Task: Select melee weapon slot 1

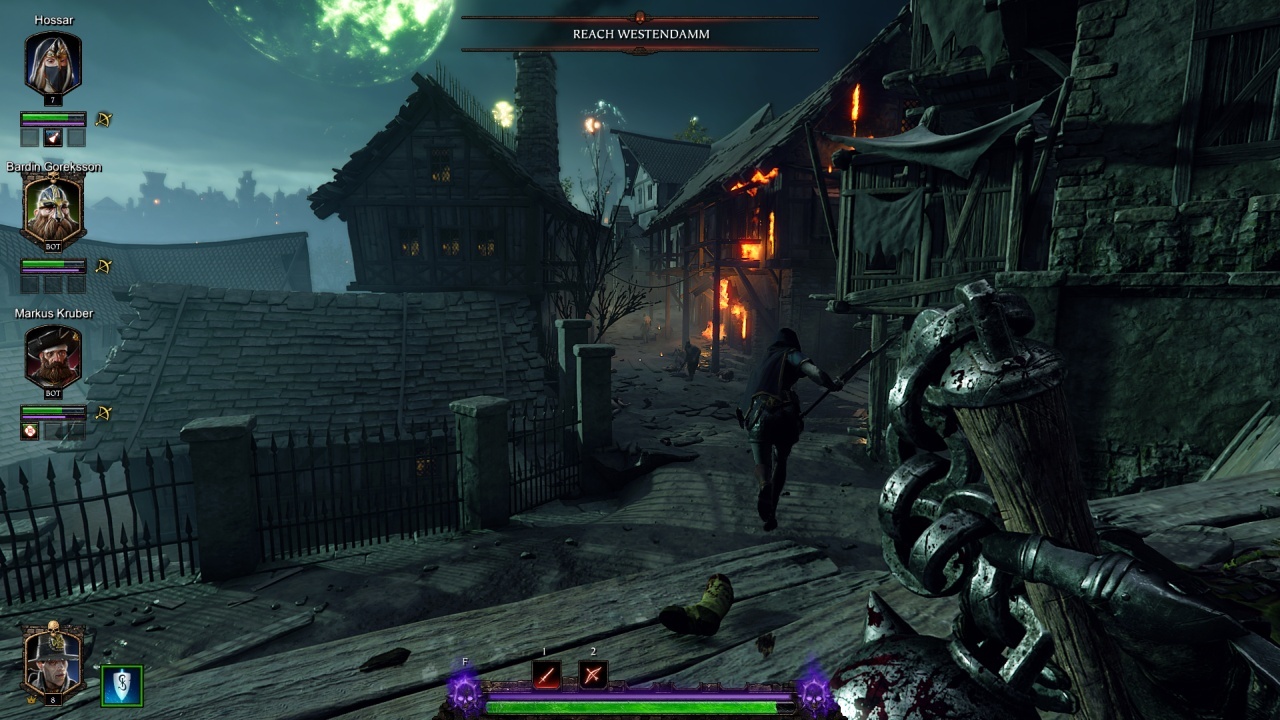Action: (x=546, y=675)
